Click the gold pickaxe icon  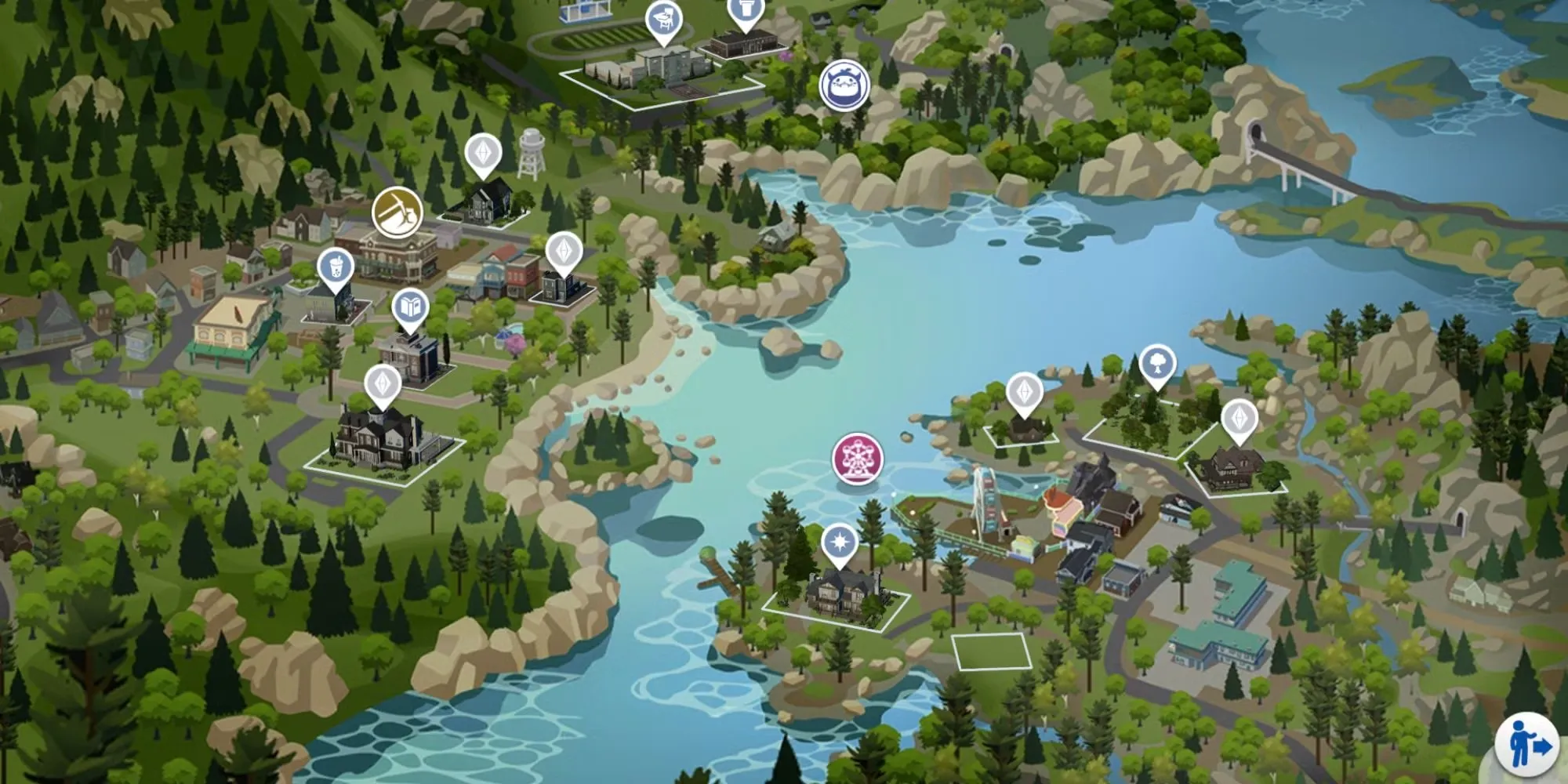[397, 212]
